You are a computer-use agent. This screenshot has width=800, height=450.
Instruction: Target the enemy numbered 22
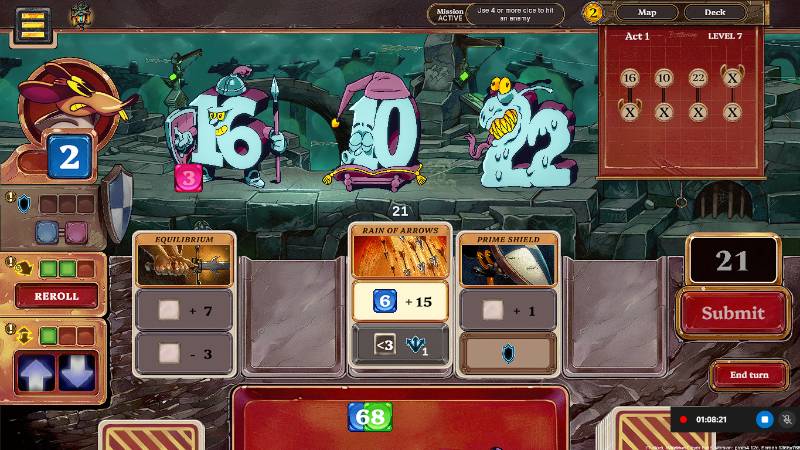pos(525,135)
